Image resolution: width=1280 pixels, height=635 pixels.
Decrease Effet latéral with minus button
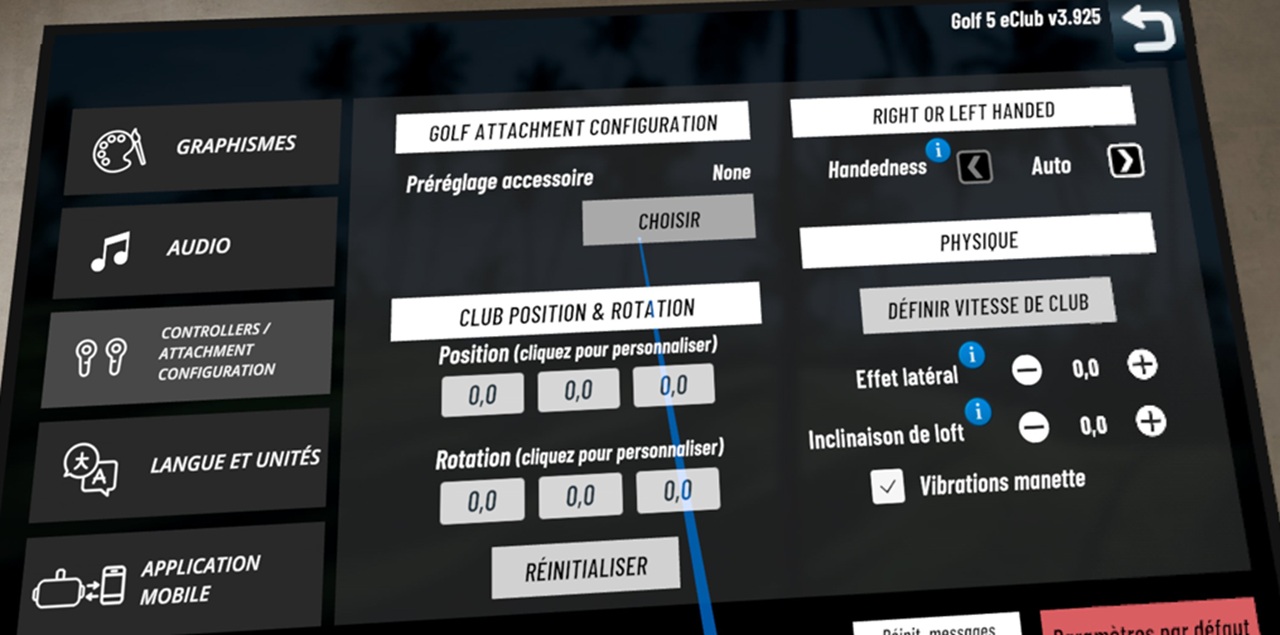pos(1026,371)
